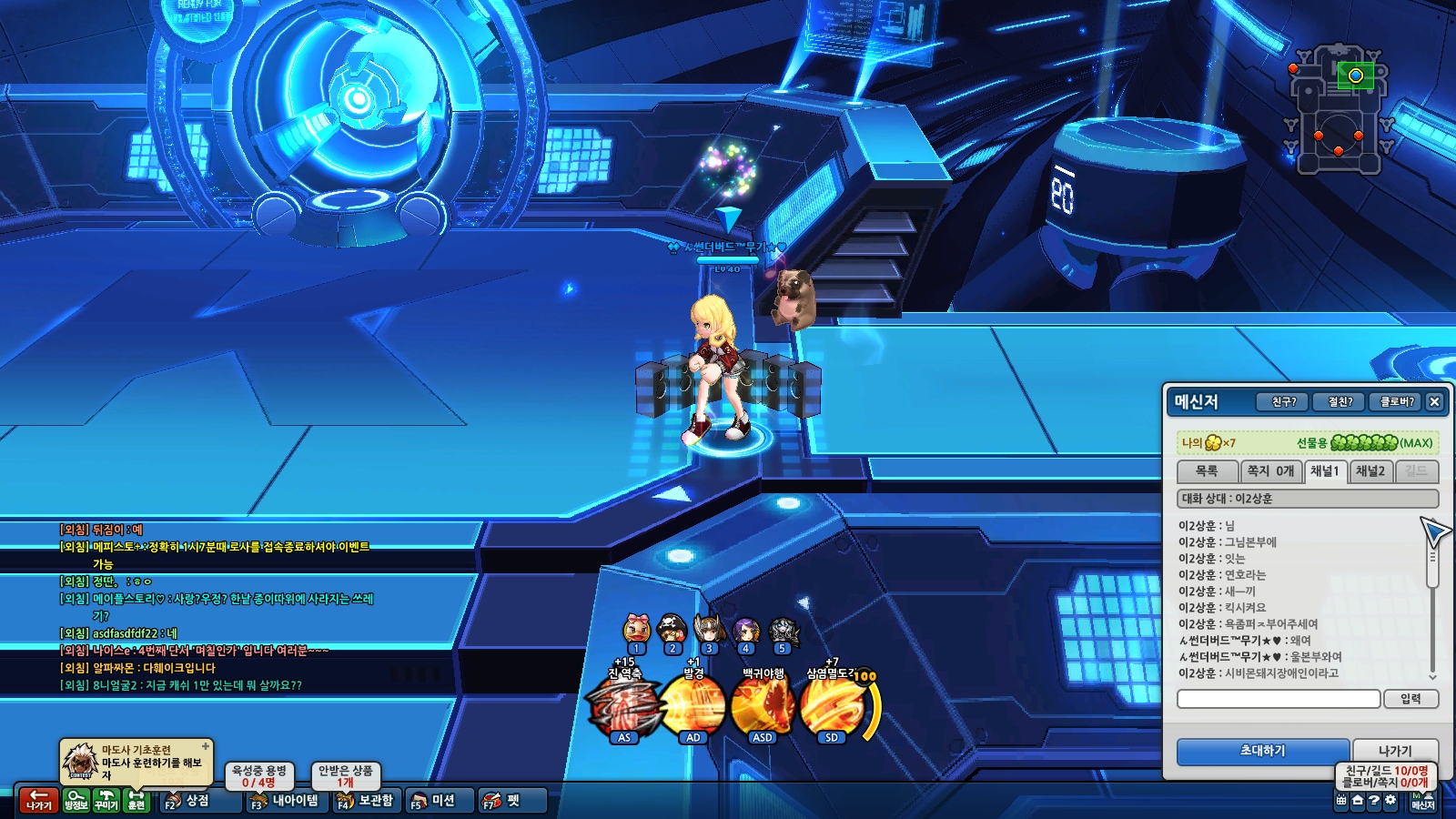Open the 미션 missions menu
This screenshot has width=1456, height=819.
pyautogui.click(x=433, y=801)
